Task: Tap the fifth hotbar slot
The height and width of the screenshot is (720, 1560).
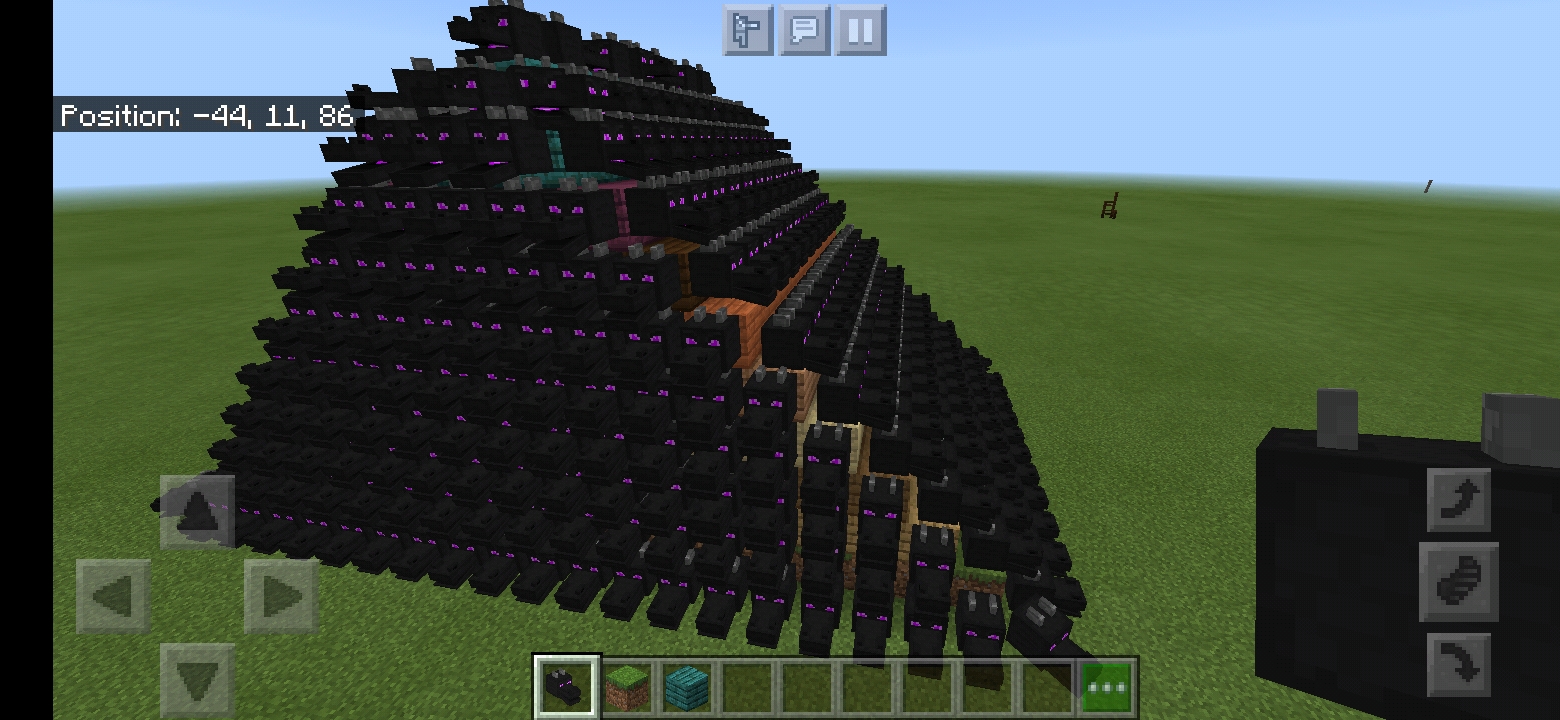Action: pyautogui.click(x=805, y=684)
